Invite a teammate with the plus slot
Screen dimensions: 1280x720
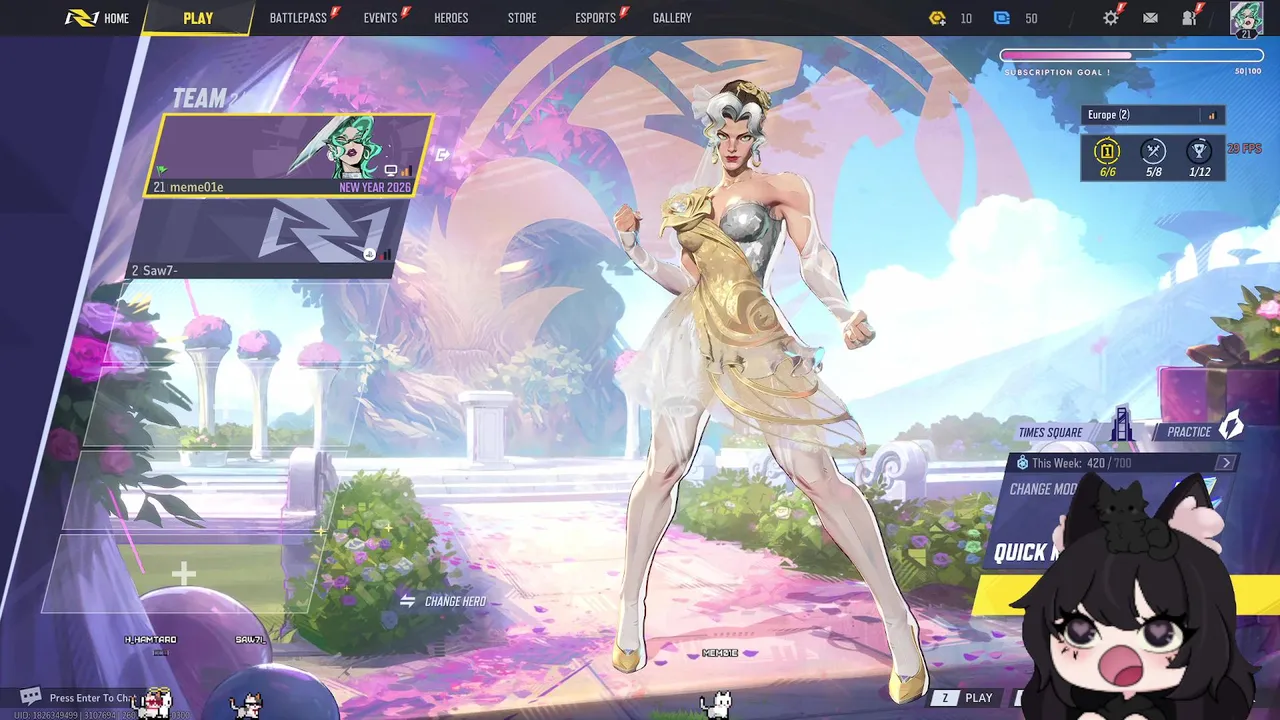pyautogui.click(x=183, y=573)
